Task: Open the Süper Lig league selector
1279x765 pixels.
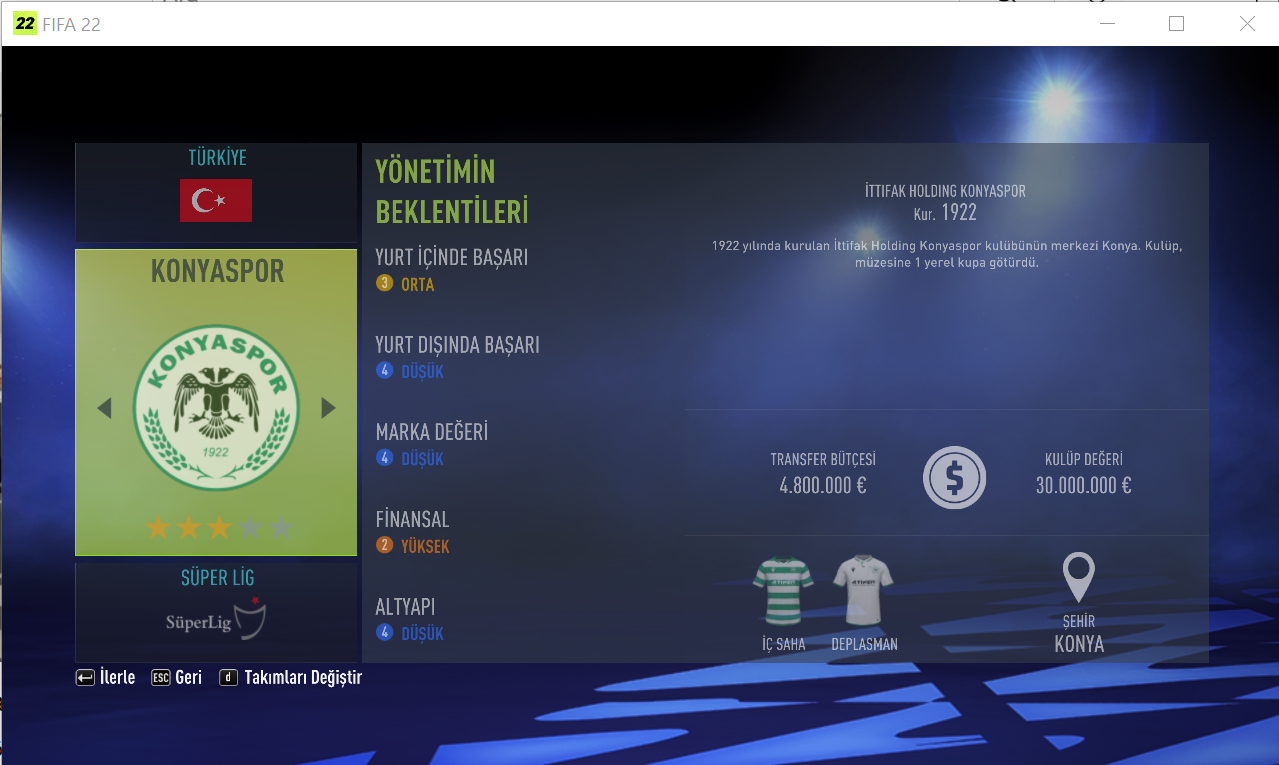Action: 216,611
